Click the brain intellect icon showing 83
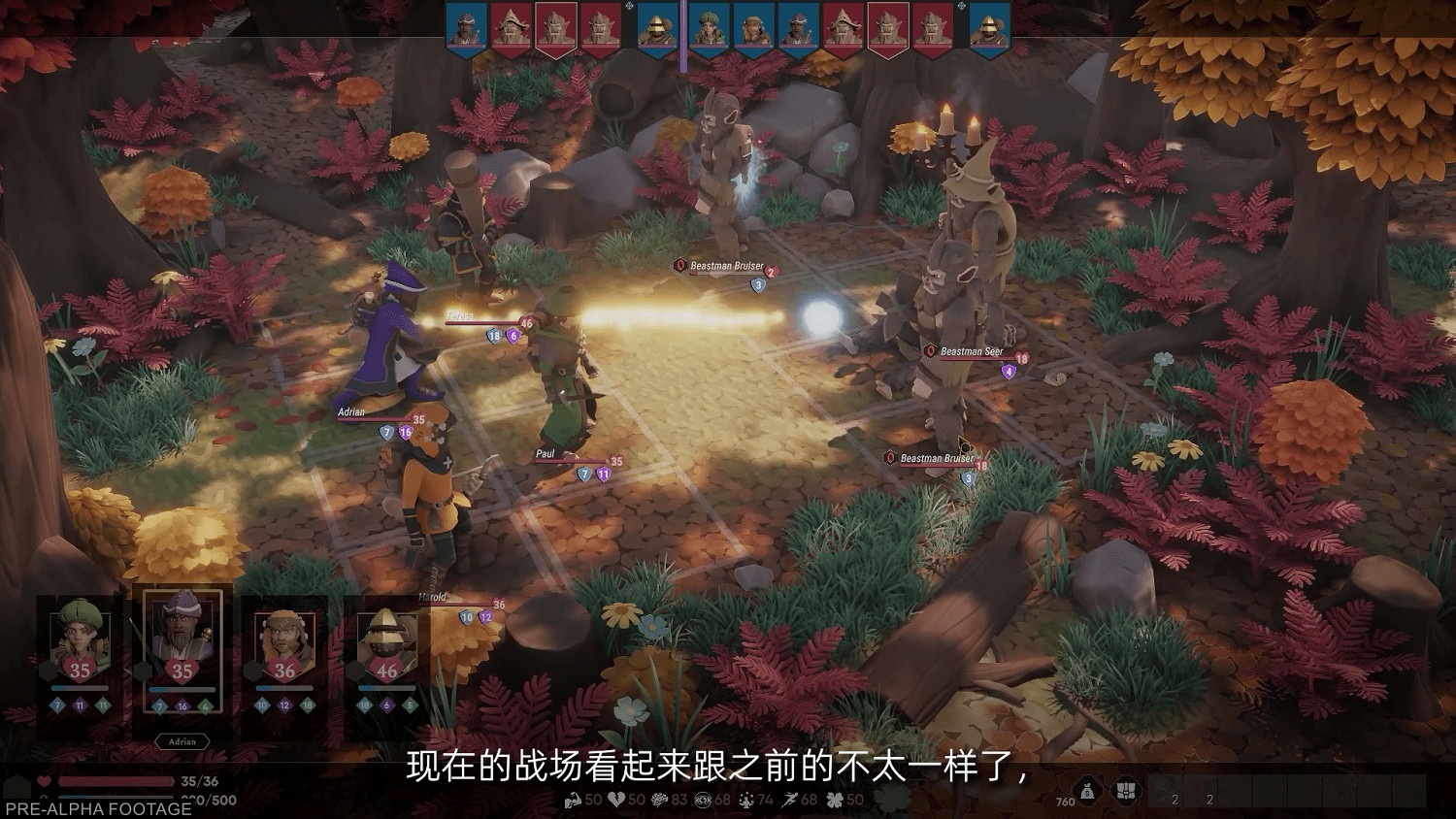The width and height of the screenshot is (1456, 819). [660, 800]
